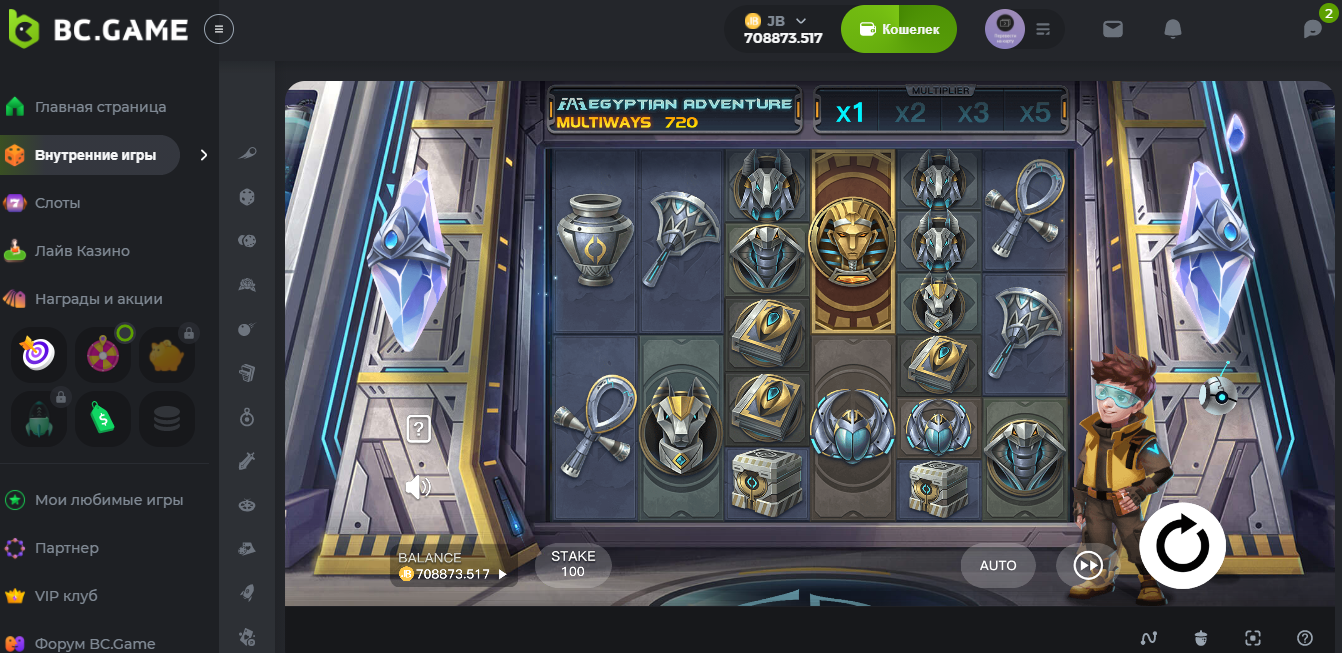
Task: Open the mail envelope inbox
Action: click(x=1113, y=29)
